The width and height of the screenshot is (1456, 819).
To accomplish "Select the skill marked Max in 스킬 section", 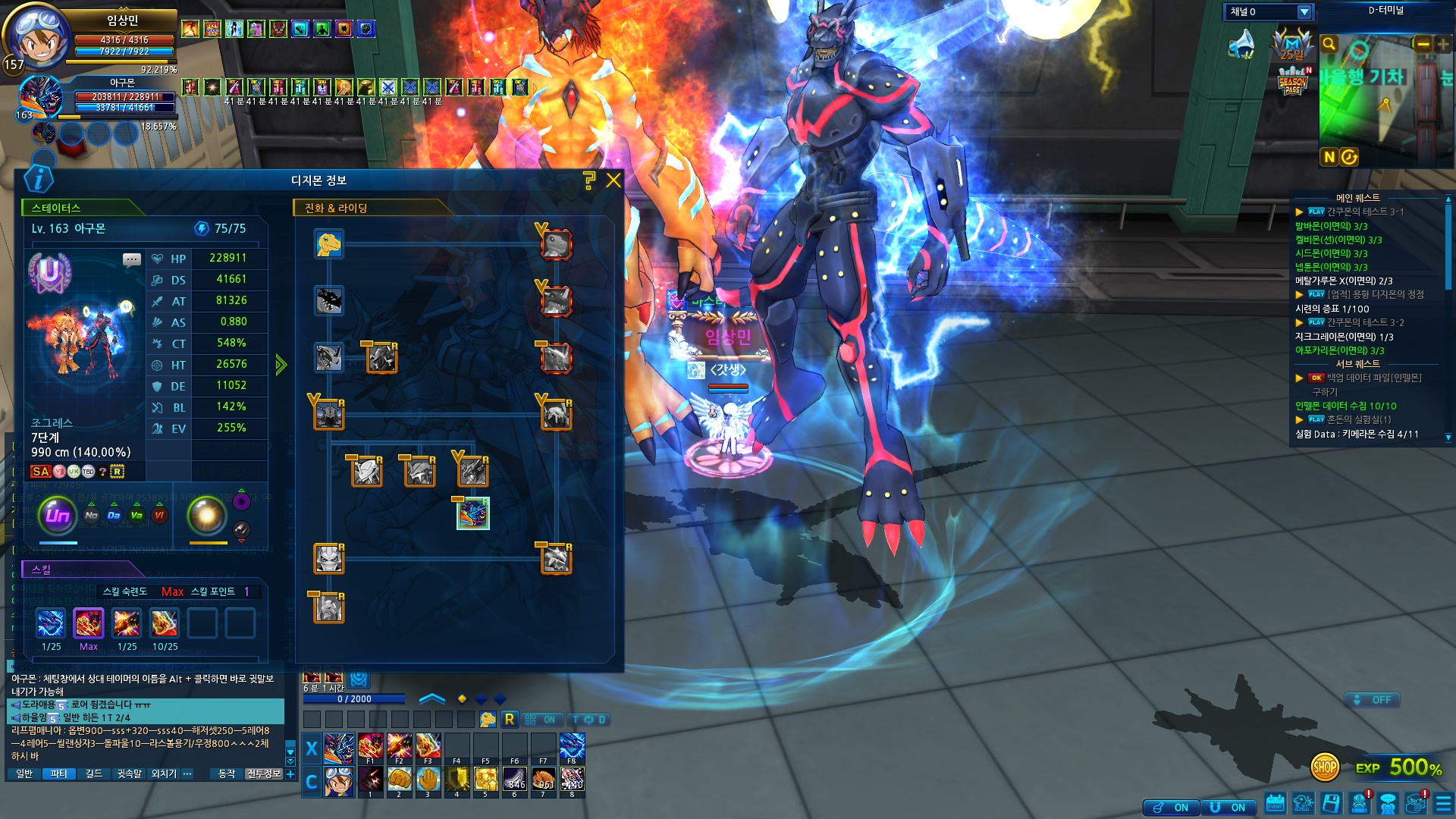I will 89,624.
